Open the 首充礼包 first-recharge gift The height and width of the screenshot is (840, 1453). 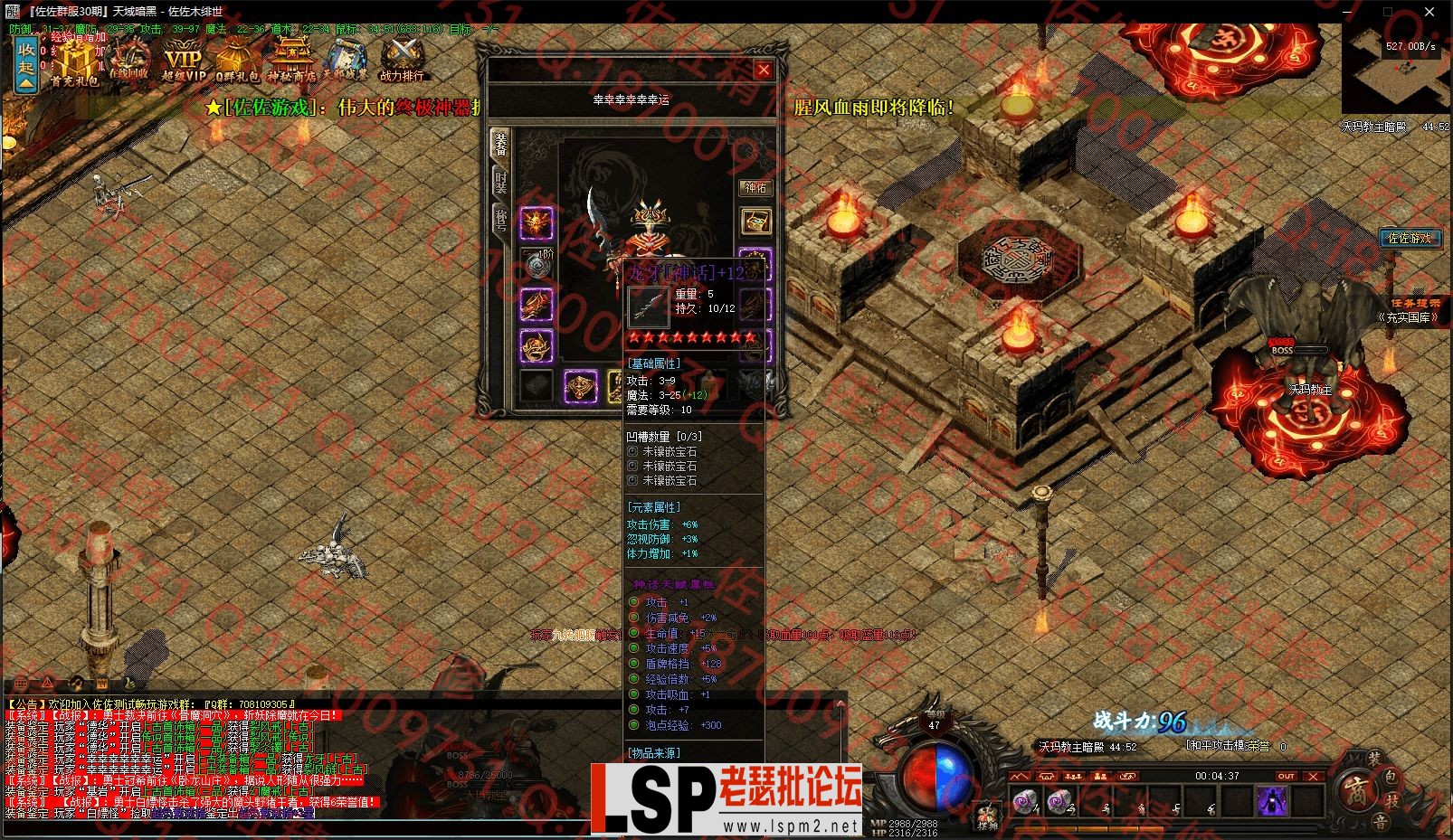[x=76, y=65]
